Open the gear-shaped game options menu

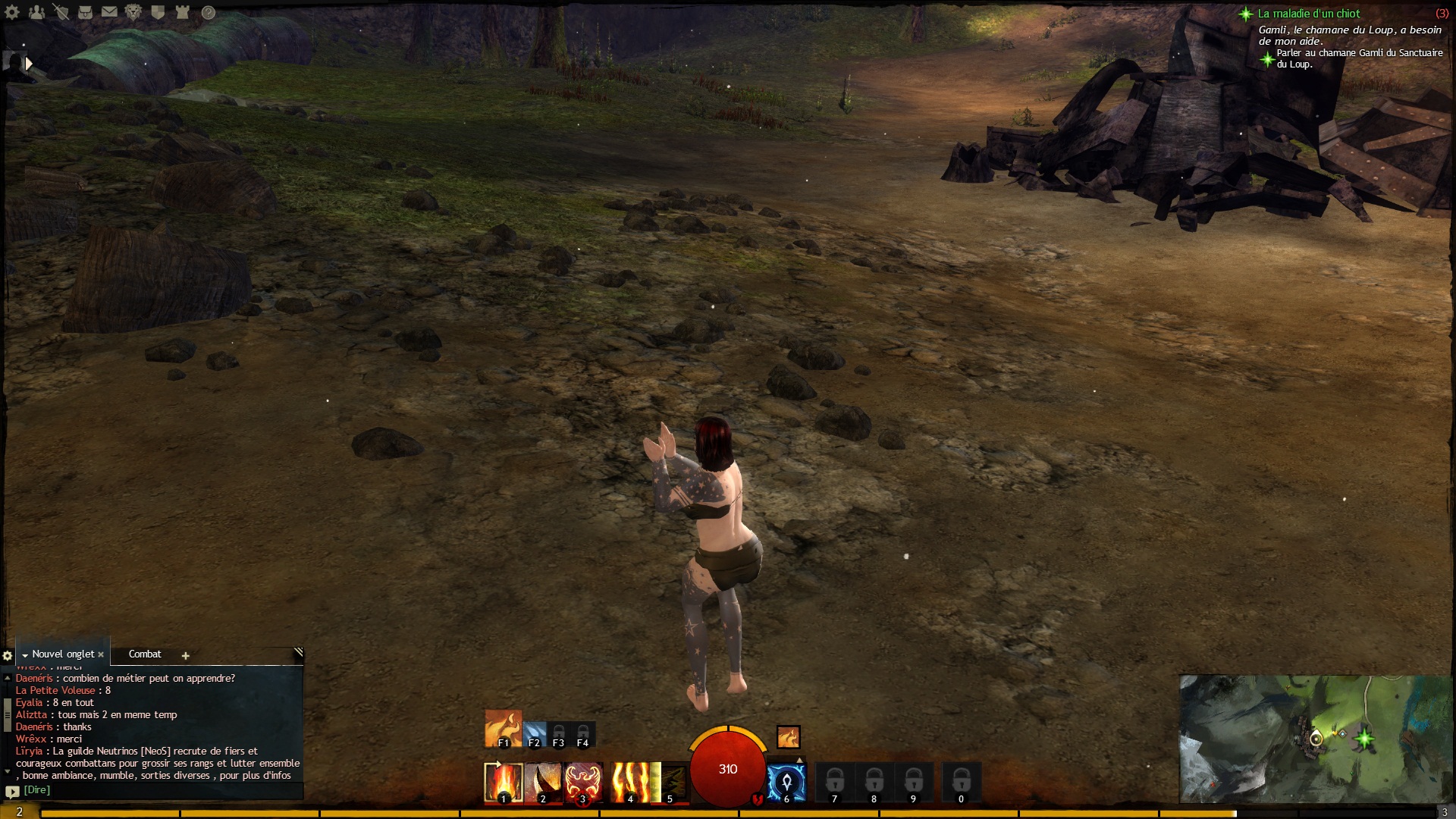pyautogui.click(x=12, y=12)
